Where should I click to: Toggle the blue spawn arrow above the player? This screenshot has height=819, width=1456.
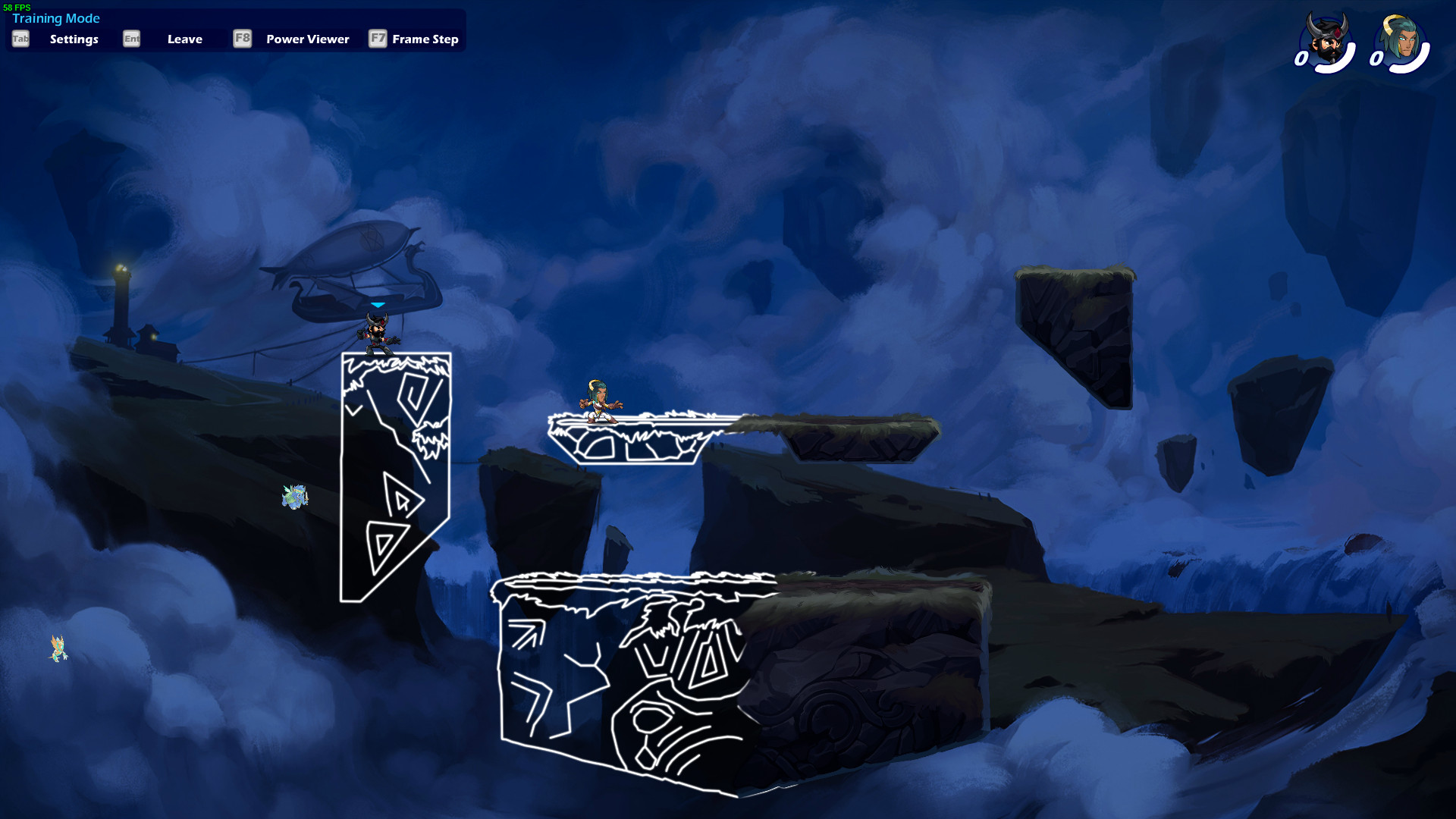tap(377, 303)
